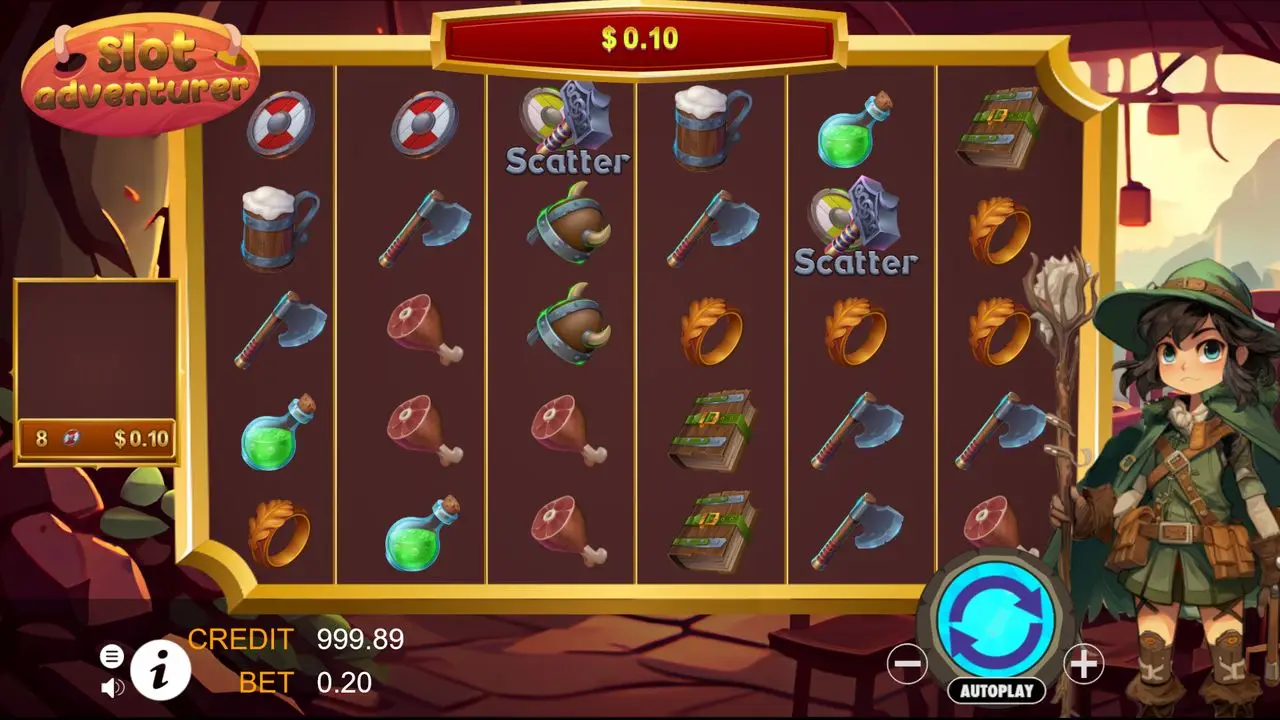Decrease the bet with the minus button

[907, 663]
